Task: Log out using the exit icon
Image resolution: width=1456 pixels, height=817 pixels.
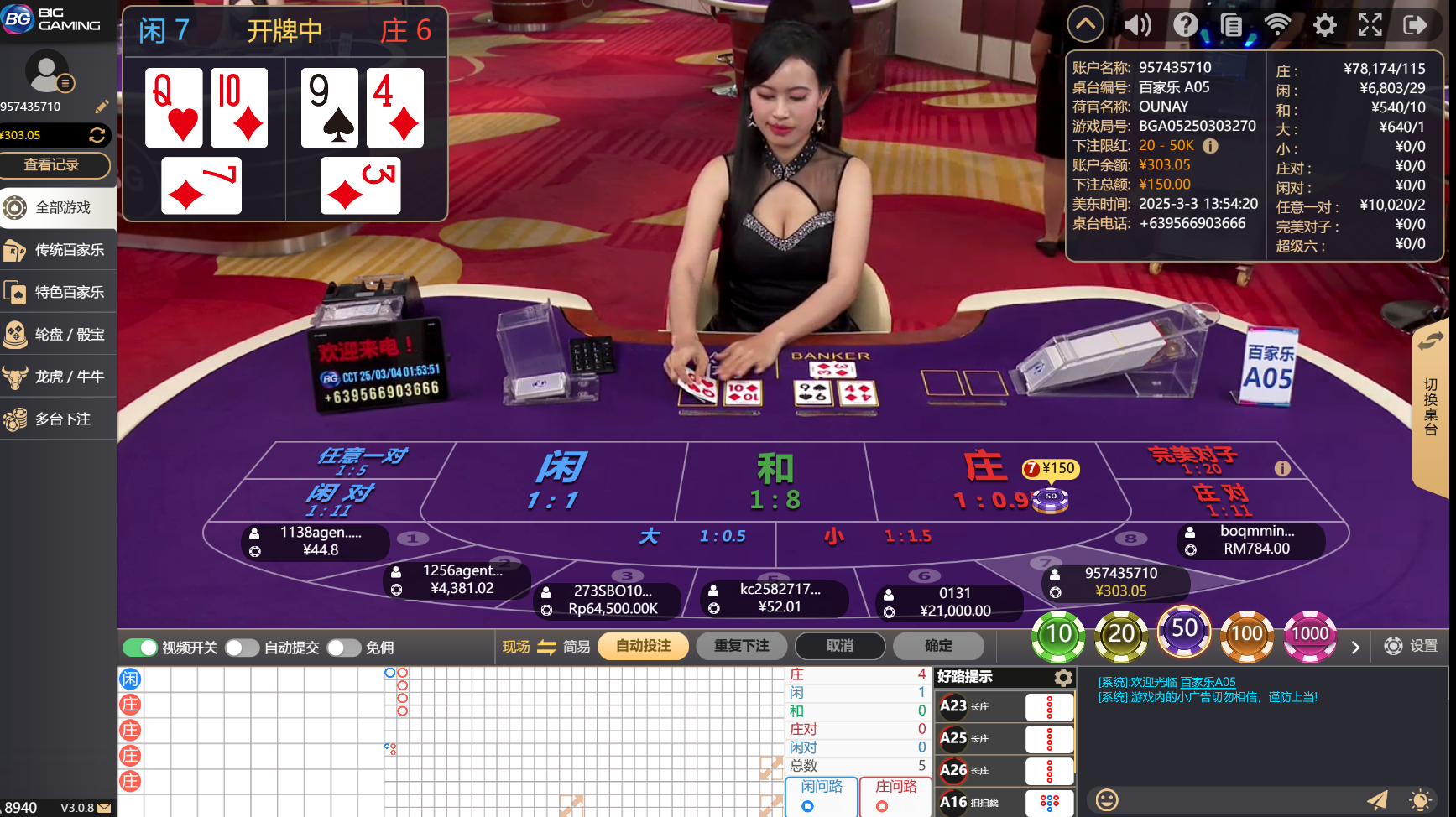Action: 1416,24
